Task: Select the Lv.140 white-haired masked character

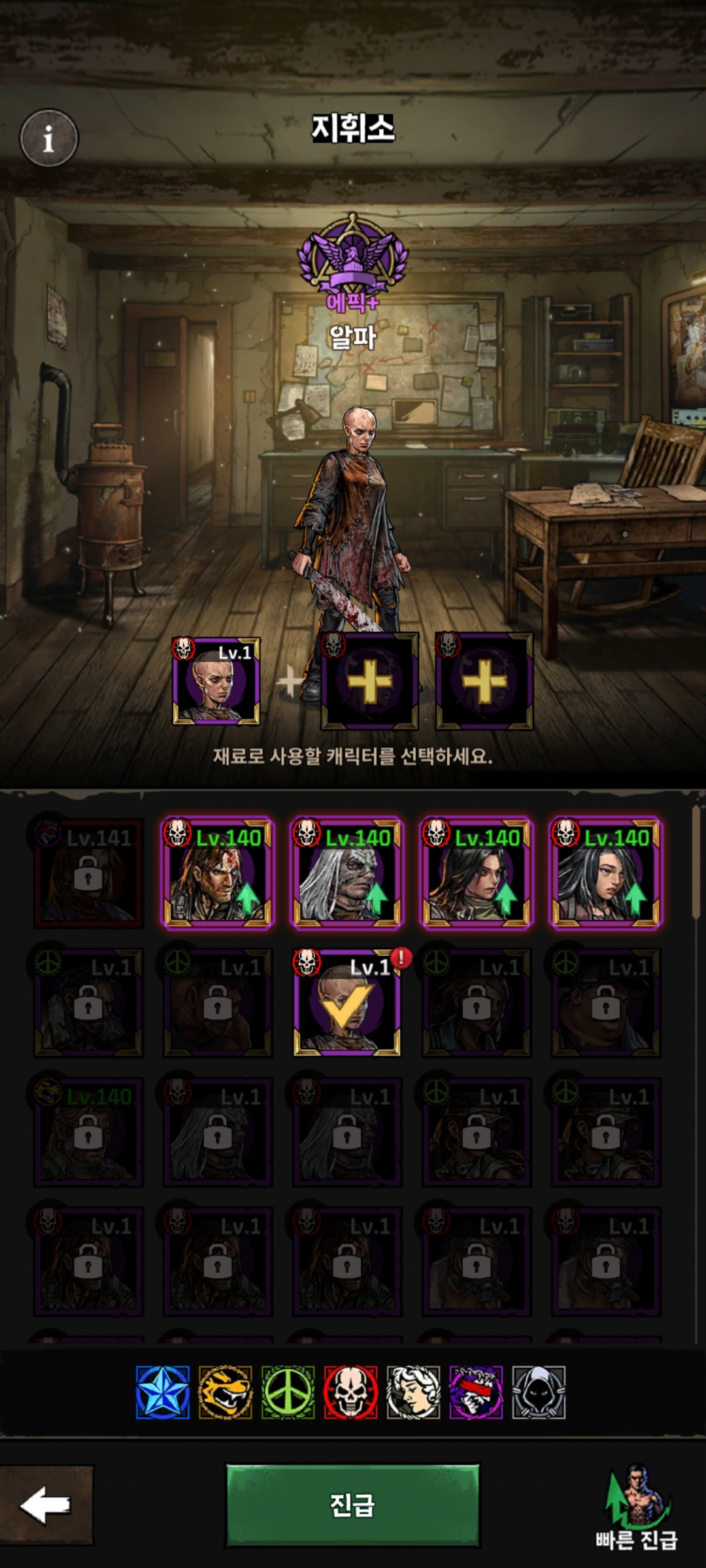Action: tap(346, 874)
